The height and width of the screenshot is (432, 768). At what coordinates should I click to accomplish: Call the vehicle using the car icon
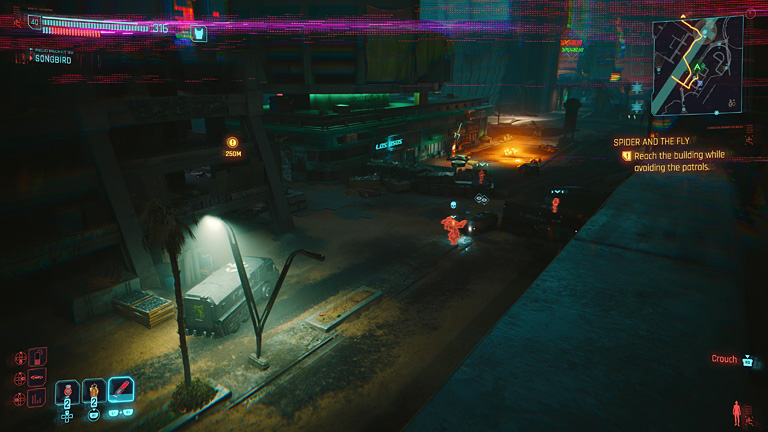click(38, 378)
